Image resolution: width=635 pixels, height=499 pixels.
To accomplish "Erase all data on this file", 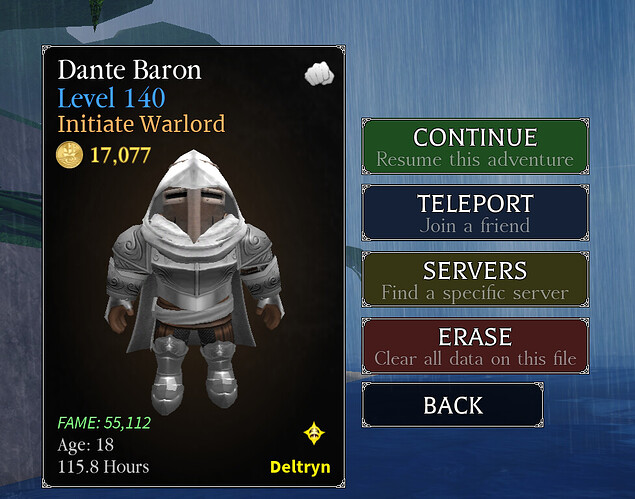I will 474,345.
